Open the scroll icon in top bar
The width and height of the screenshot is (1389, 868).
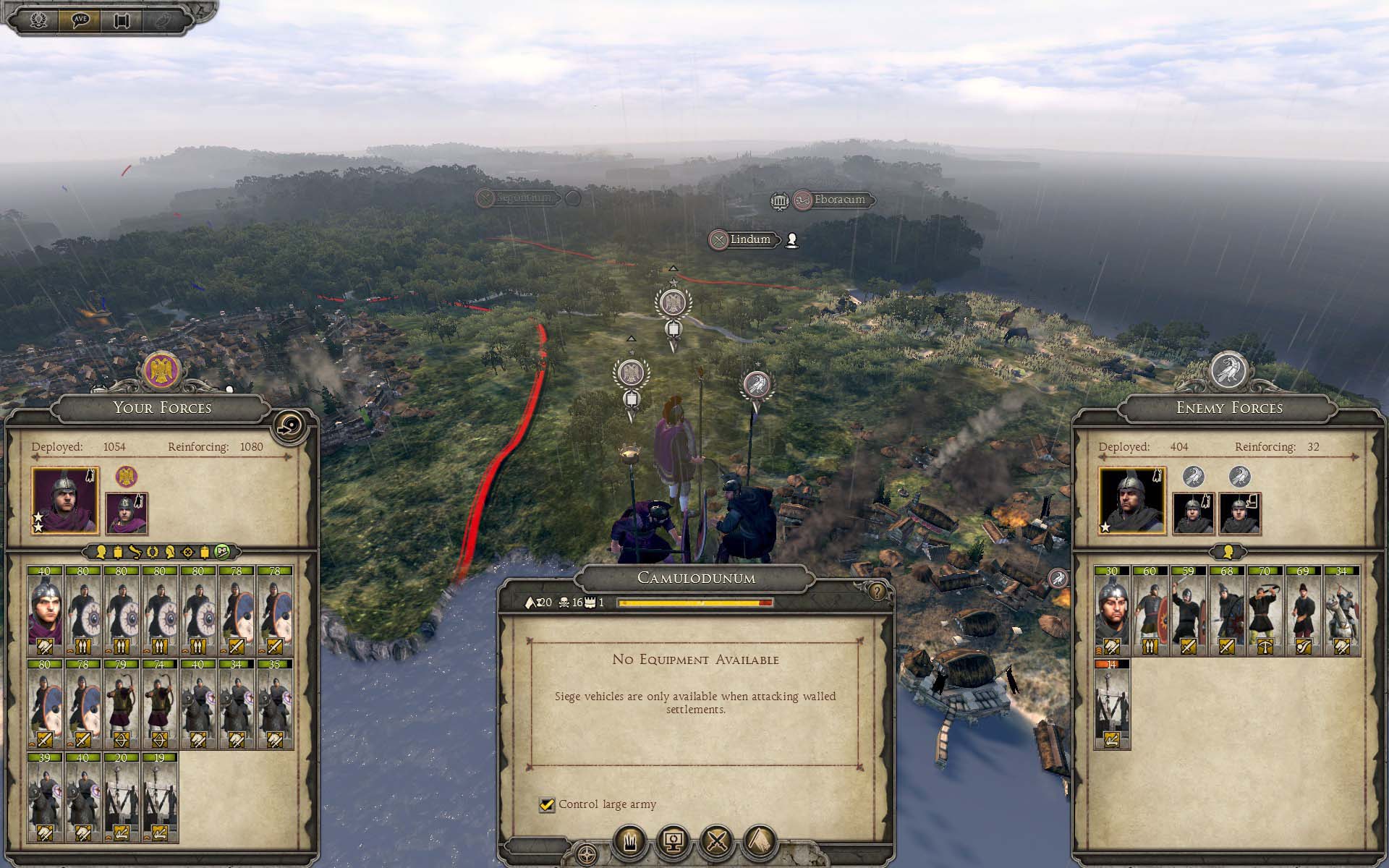(x=122, y=20)
